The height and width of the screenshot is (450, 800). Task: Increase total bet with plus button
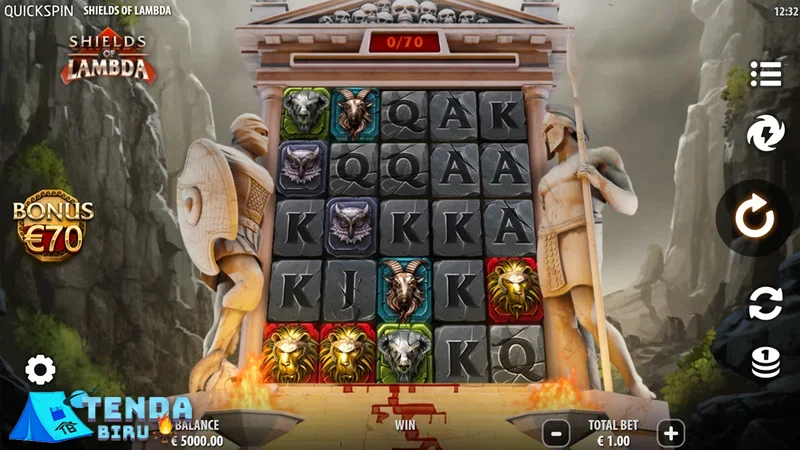coord(671,433)
